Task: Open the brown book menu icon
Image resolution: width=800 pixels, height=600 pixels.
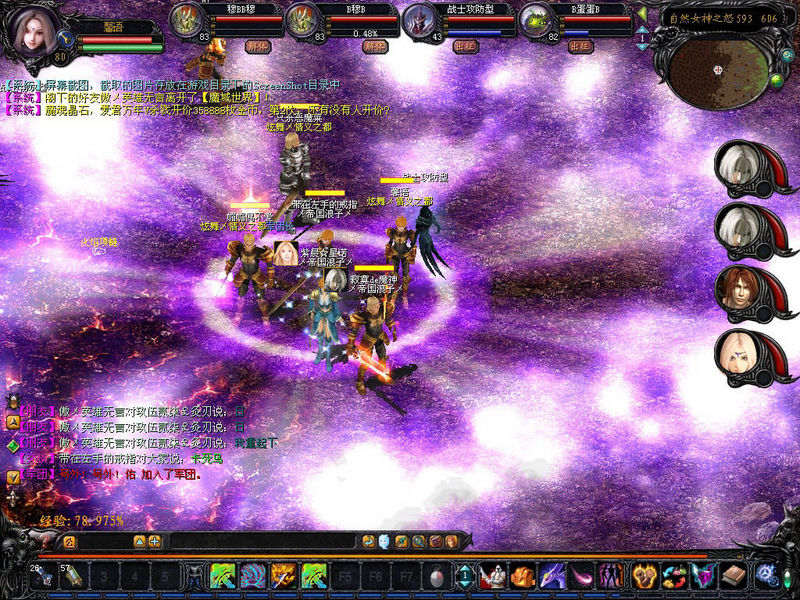Action: point(733,576)
